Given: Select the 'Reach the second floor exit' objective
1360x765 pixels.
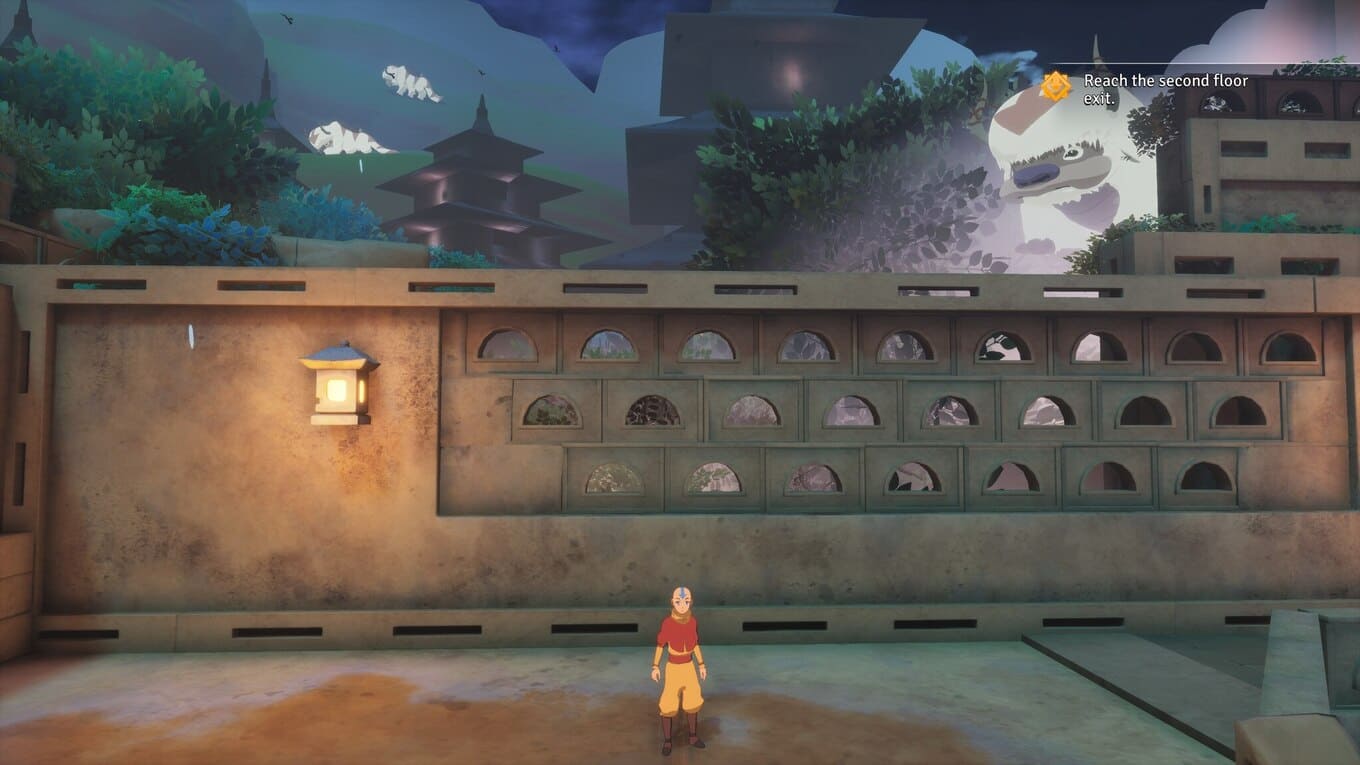Looking at the screenshot, I should coord(1165,89).
